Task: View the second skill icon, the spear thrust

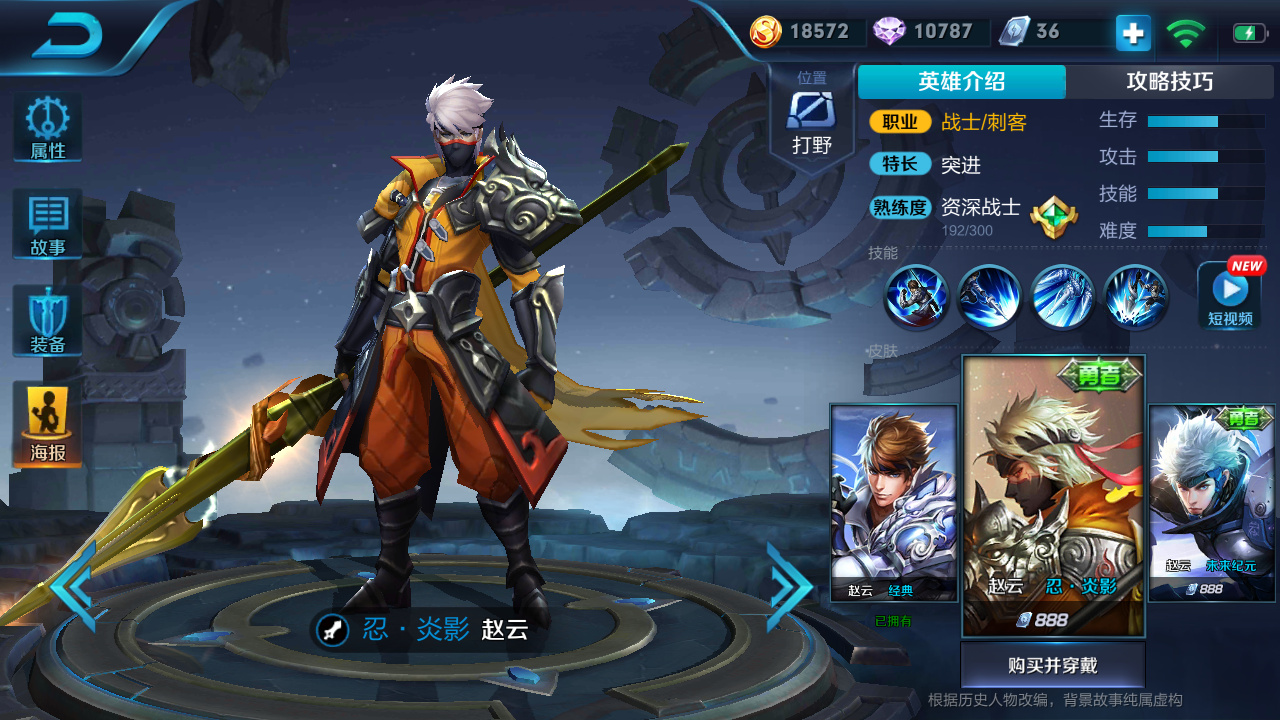Action: click(988, 297)
